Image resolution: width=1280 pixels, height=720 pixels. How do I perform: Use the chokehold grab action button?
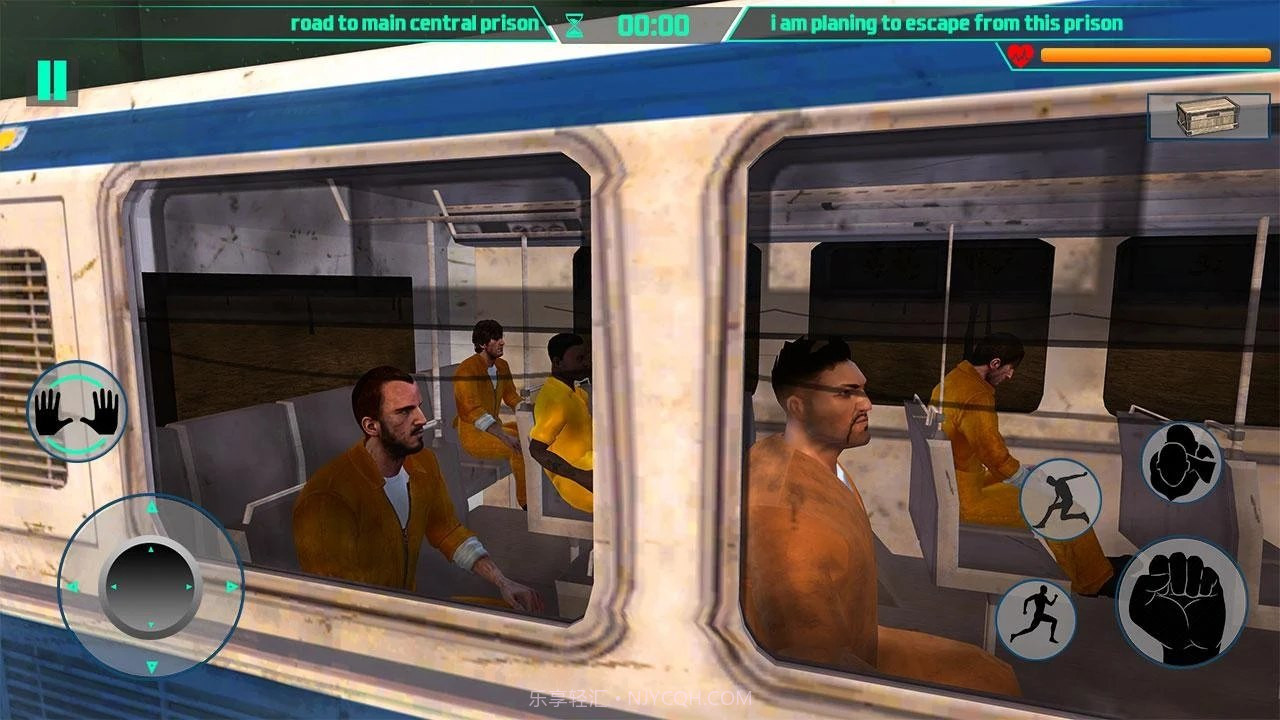click(1181, 463)
